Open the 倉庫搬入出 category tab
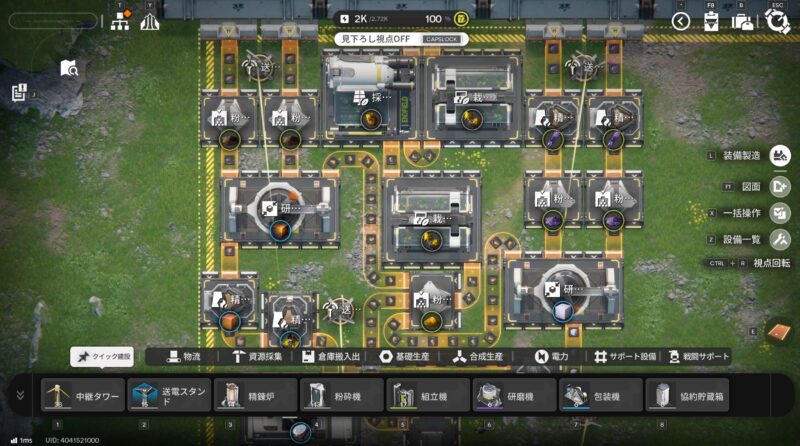This screenshot has width=800, height=446. coord(336,356)
